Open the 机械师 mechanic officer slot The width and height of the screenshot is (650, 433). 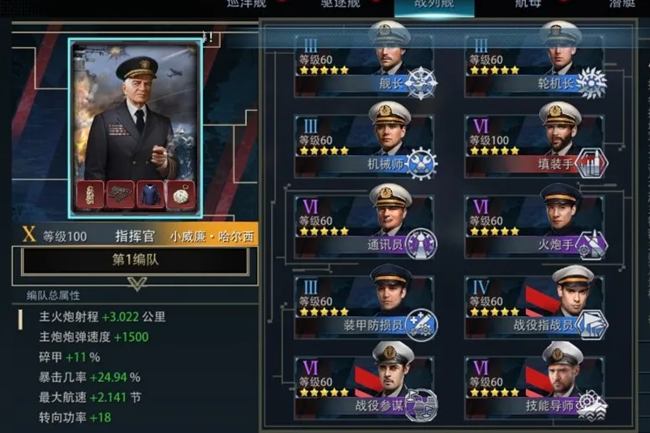tap(365, 146)
